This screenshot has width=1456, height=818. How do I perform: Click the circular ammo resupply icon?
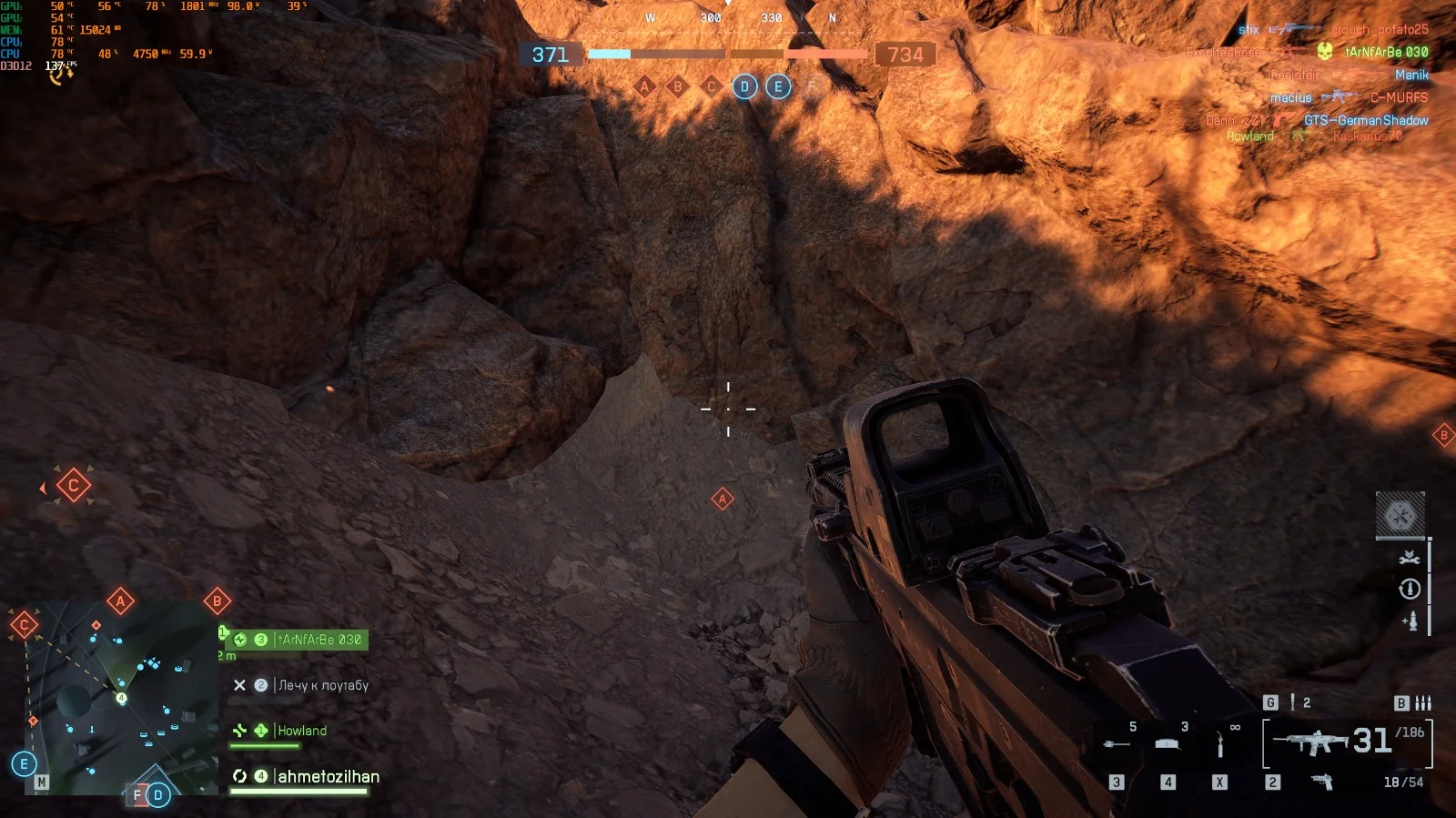tap(1410, 589)
